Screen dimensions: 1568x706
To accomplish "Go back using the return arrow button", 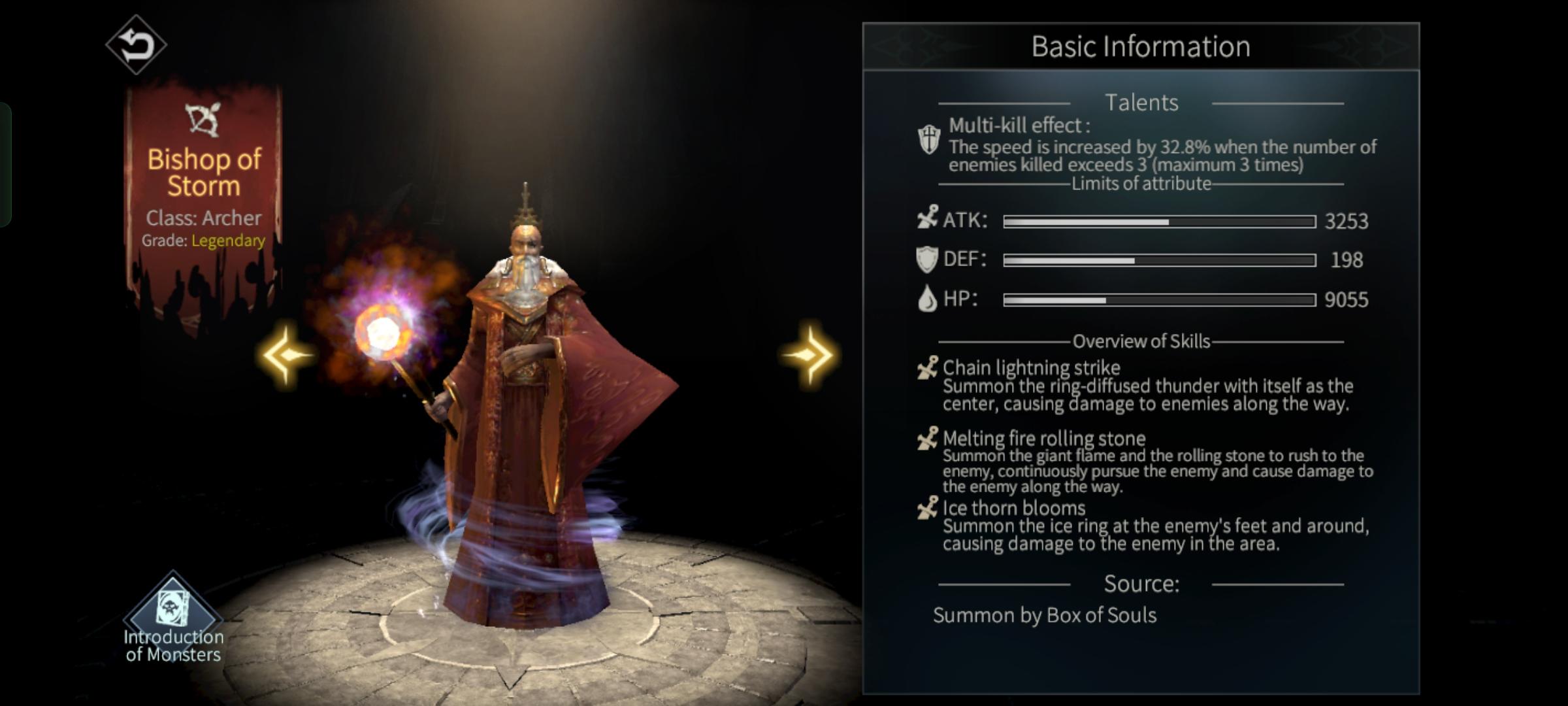I will click(136, 44).
